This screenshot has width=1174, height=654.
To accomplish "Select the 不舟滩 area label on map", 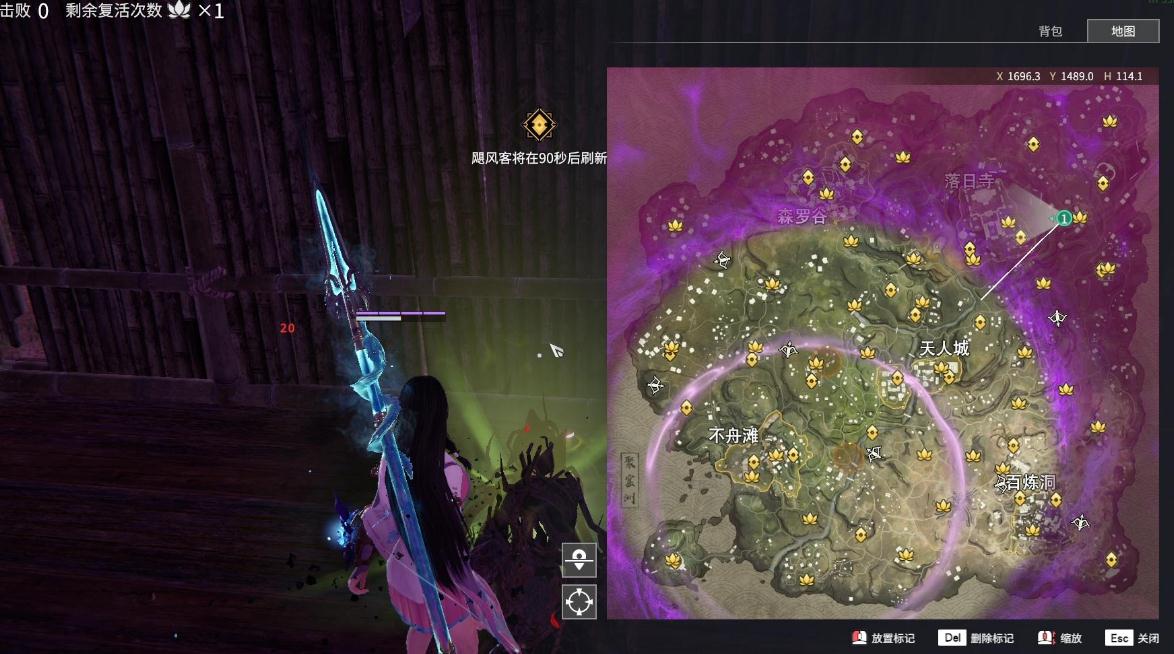I will pos(734,436).
